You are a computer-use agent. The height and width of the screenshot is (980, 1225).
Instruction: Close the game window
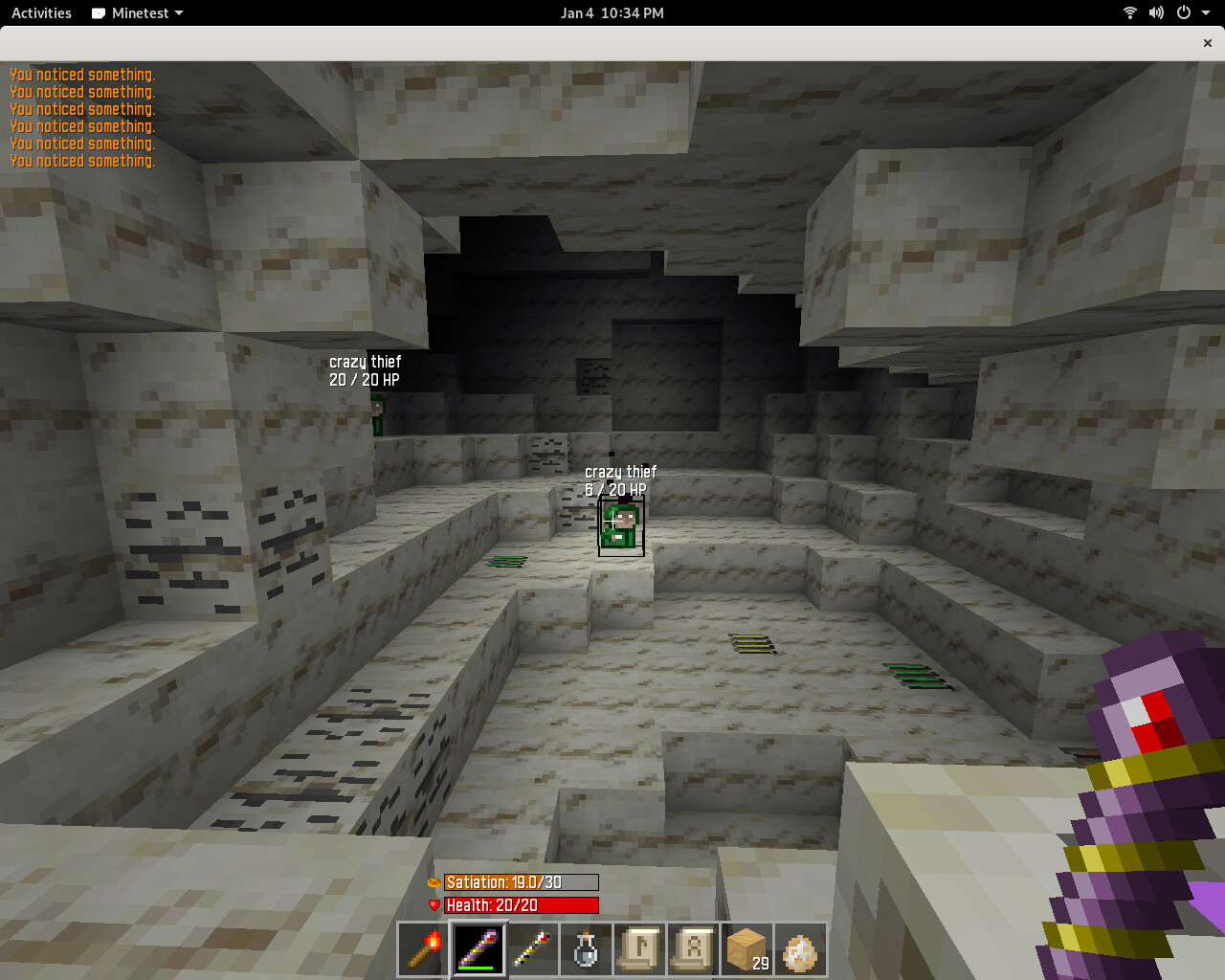[x=1207, y=43]
